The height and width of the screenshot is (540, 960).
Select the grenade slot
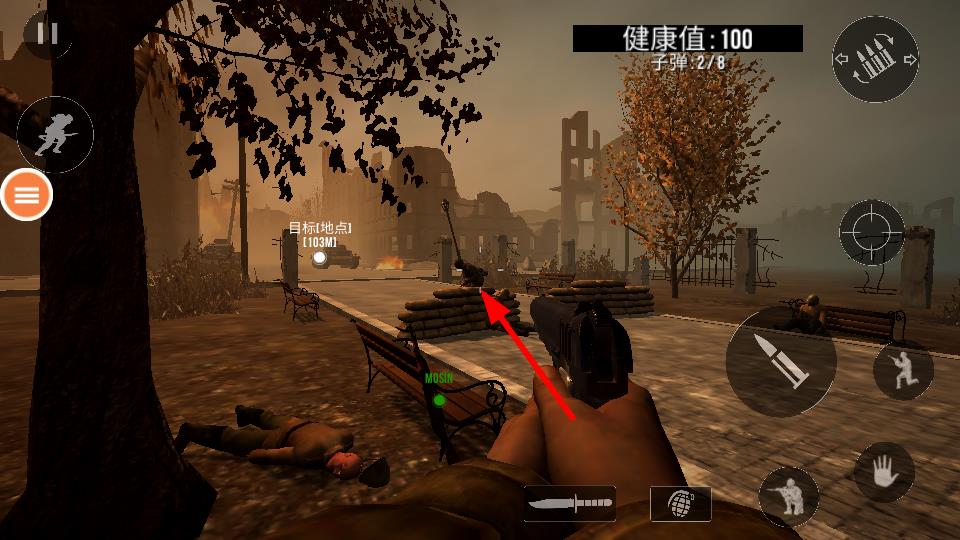tap(680, 503)
